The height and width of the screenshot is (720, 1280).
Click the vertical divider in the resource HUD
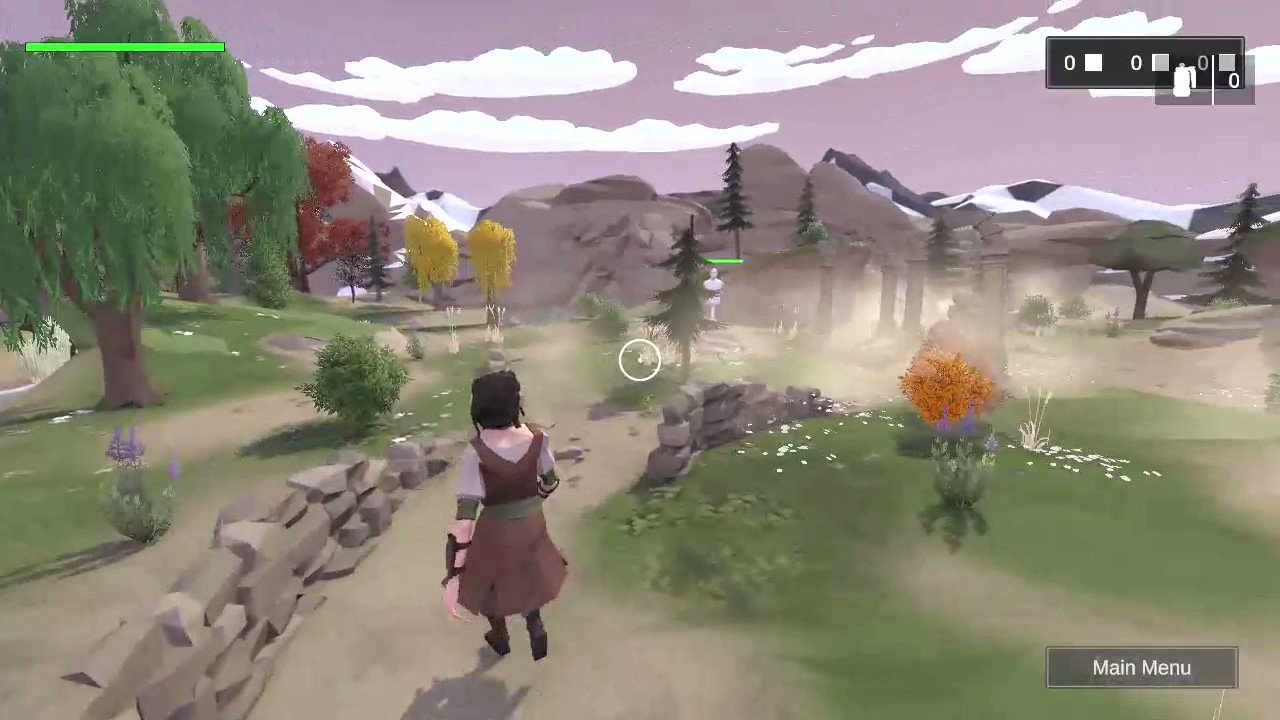(1212, 75)
